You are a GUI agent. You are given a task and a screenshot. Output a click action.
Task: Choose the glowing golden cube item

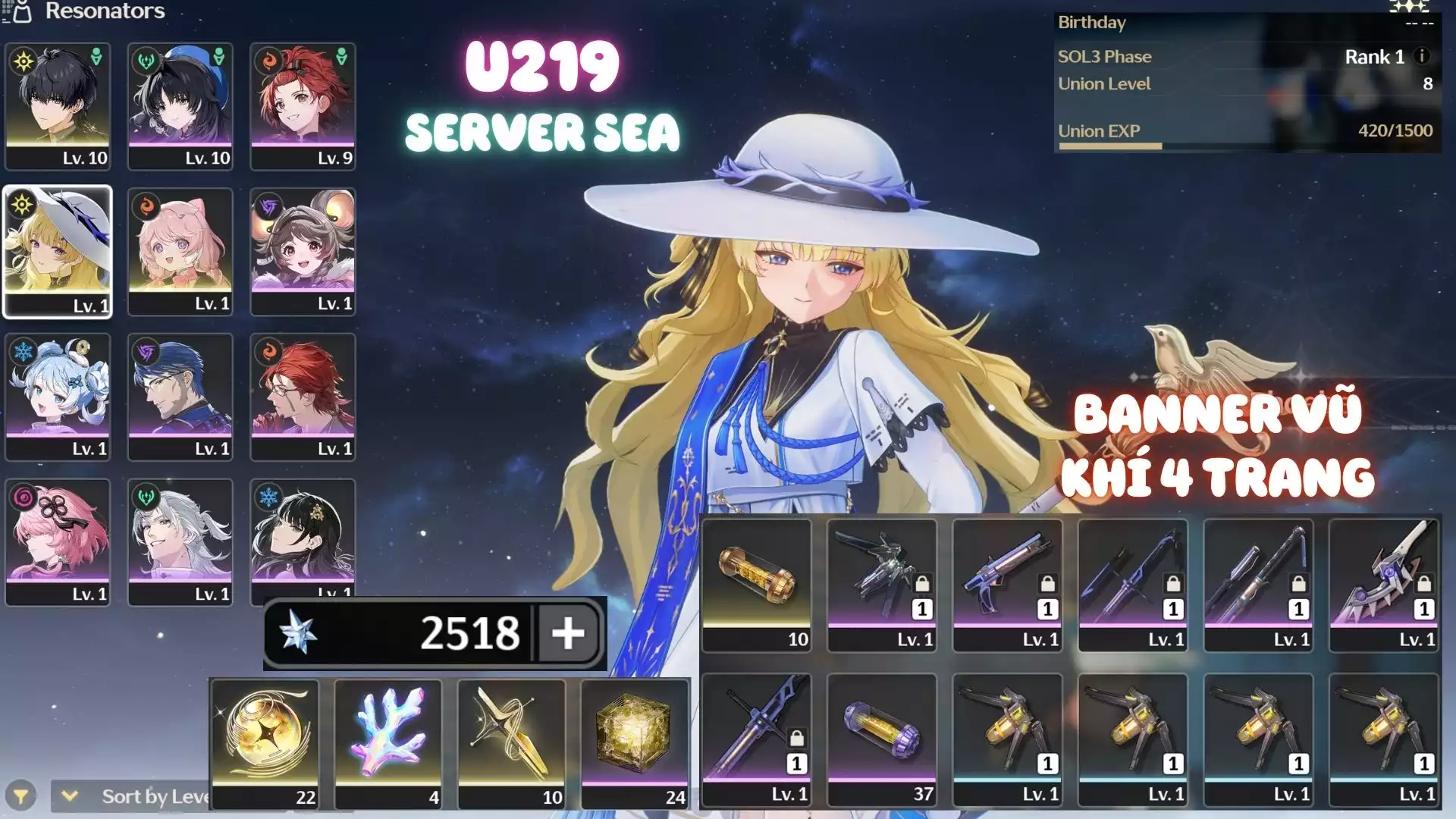[635, 743]
